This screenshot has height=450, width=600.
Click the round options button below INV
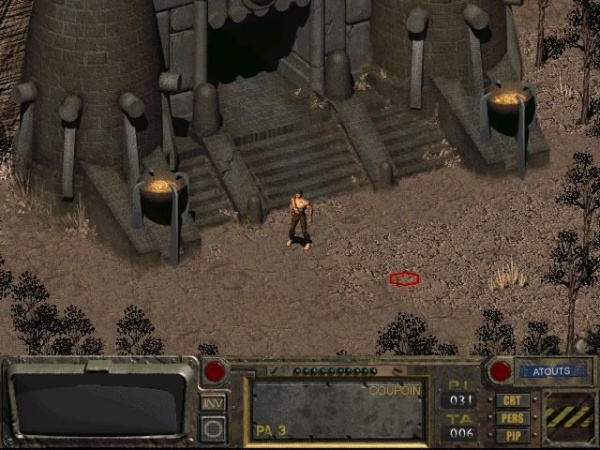tap(213, 428)
